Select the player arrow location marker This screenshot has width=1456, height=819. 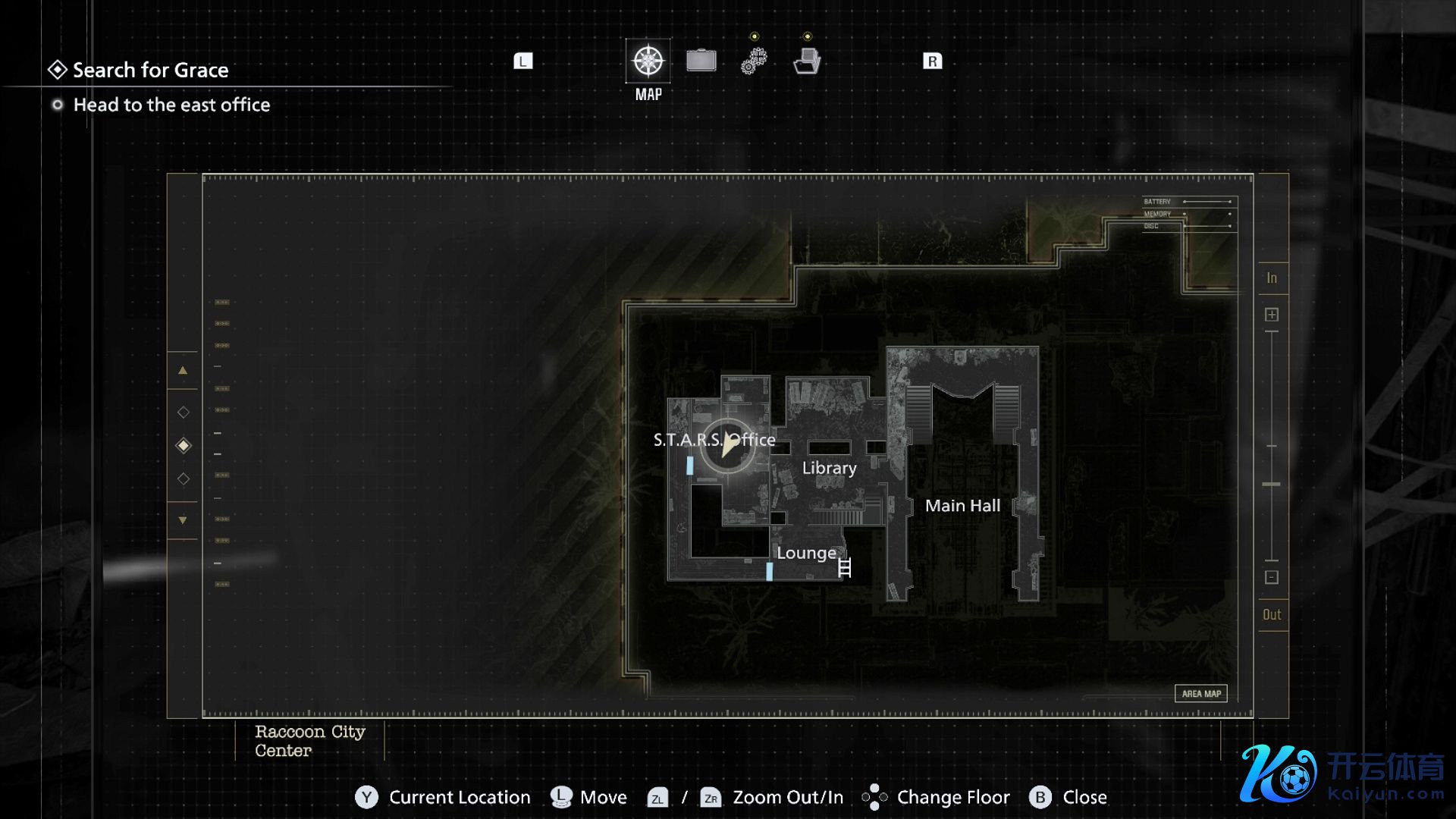[728, 445]
